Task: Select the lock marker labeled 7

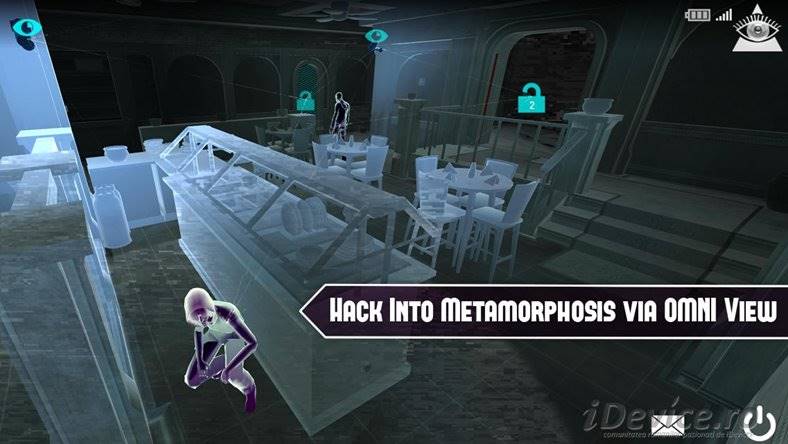Action: [x=305, y=100]
